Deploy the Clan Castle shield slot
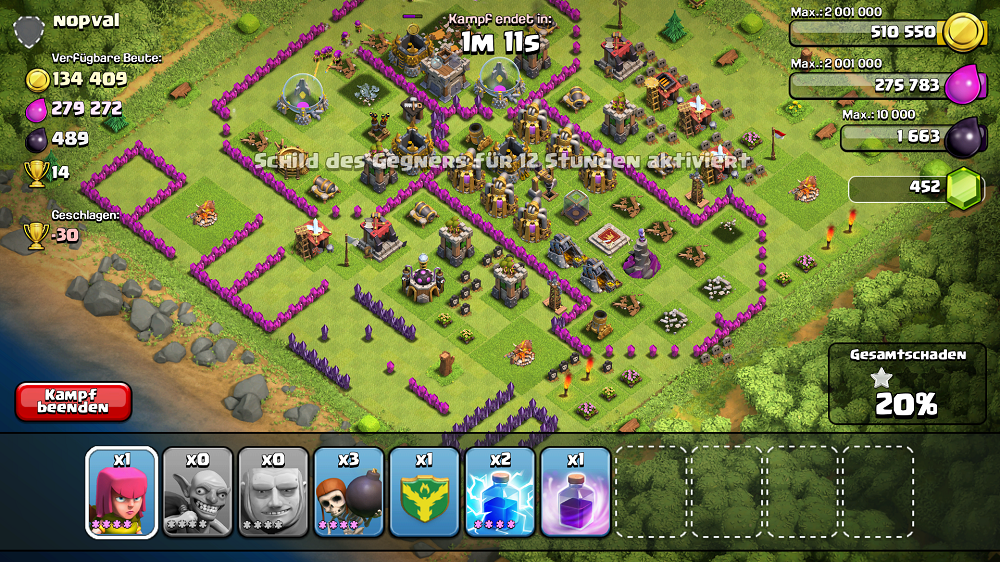Screen dimensions: 1000x562 [424, 492]
